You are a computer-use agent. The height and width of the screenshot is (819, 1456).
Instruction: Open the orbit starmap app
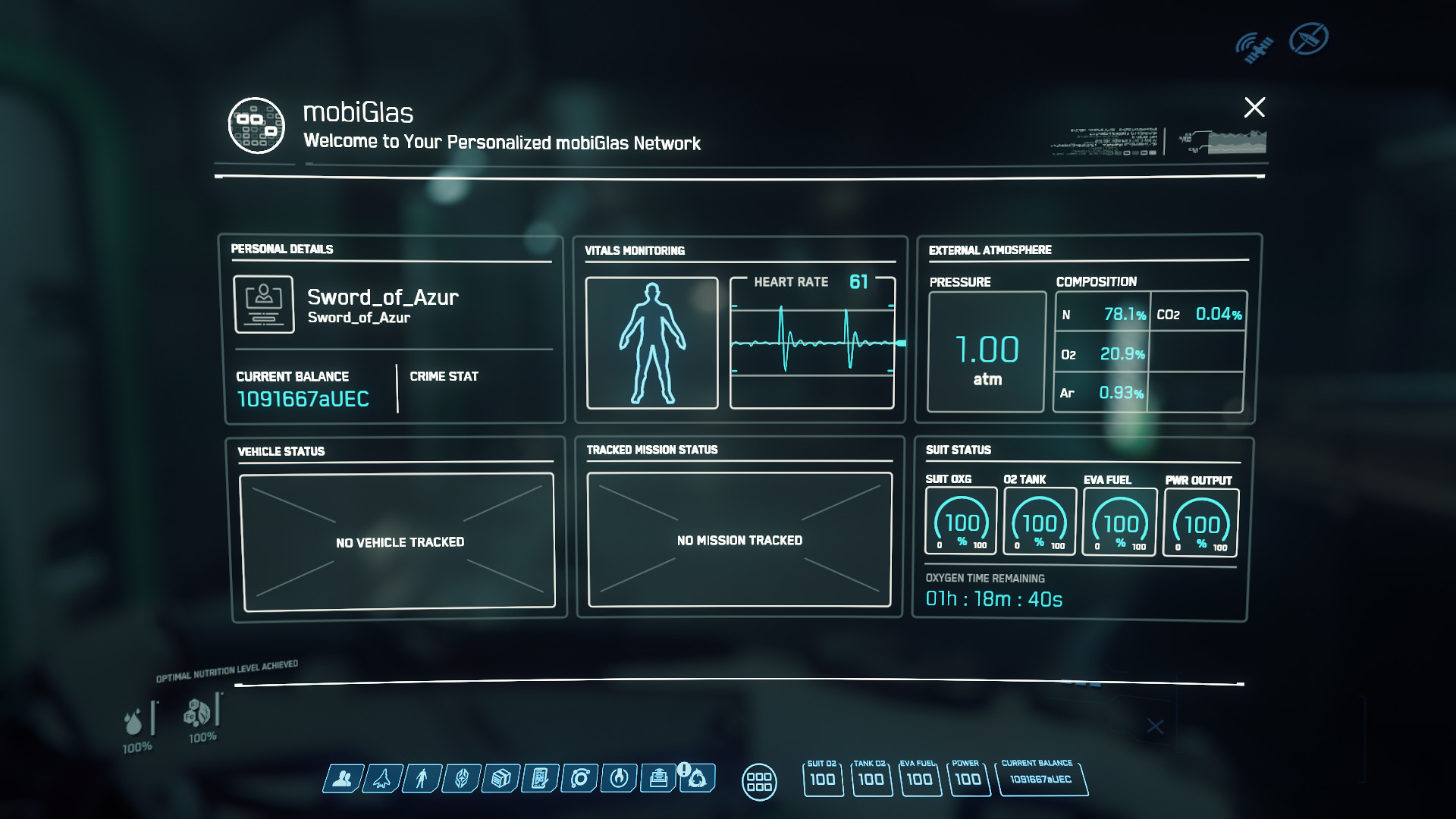point(580,778)
